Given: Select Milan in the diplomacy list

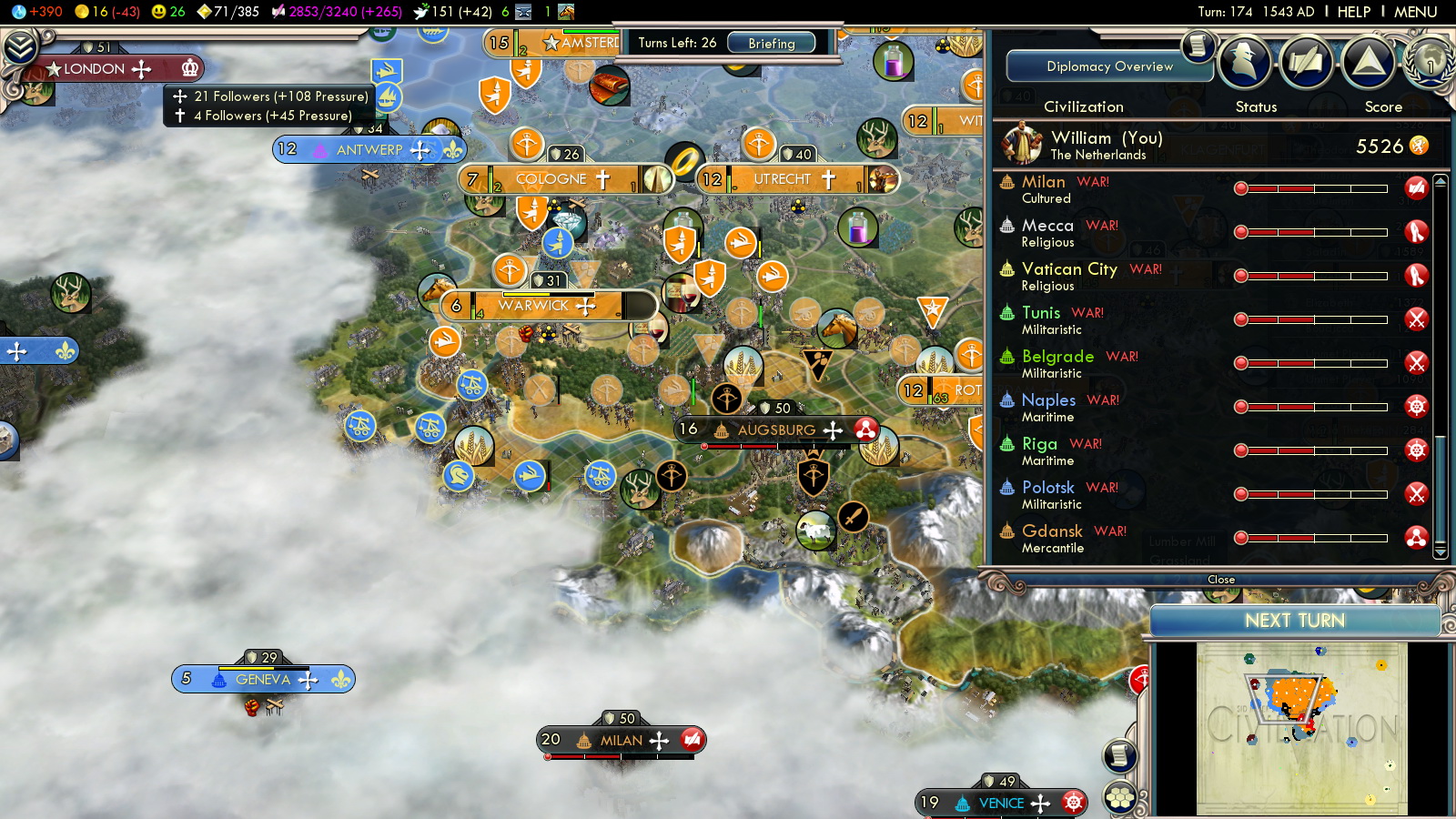Looking at the screenshot, I should pyautogui.click(x=1043, y=182).
